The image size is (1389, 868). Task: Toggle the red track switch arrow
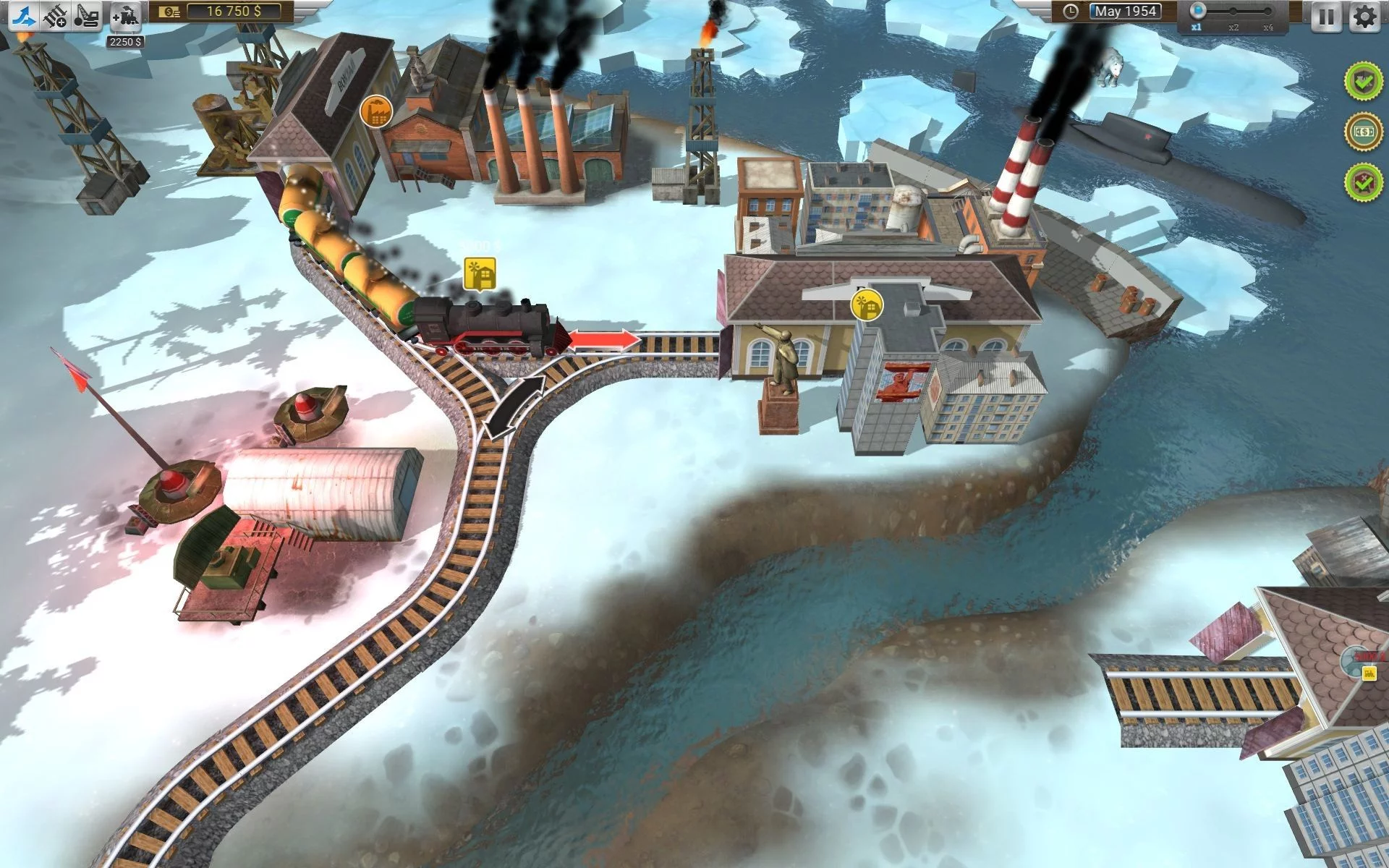pyautogui.click(x=604, y=339)
